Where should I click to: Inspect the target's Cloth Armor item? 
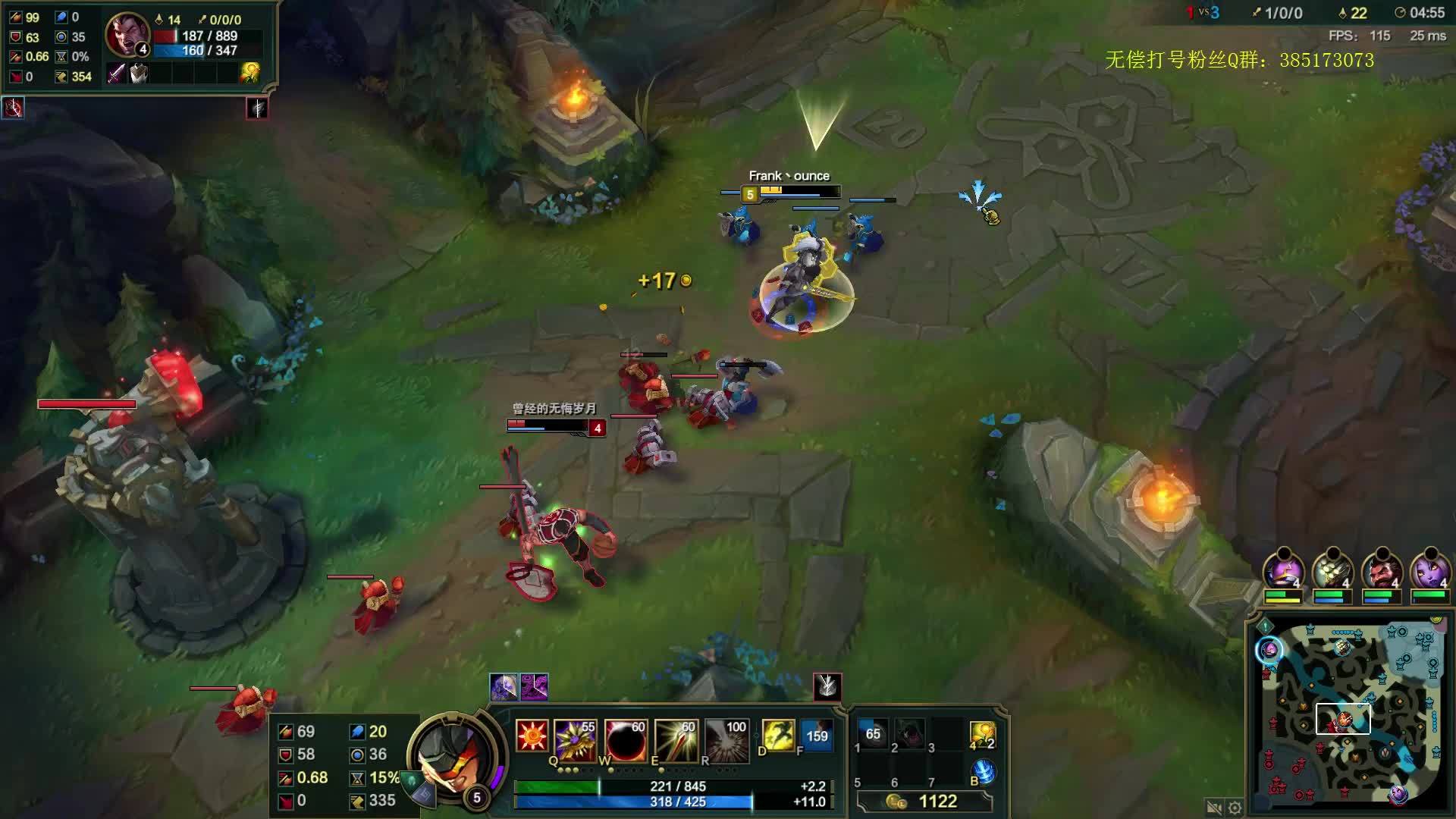pyautogui.click(x=138, y=74)
